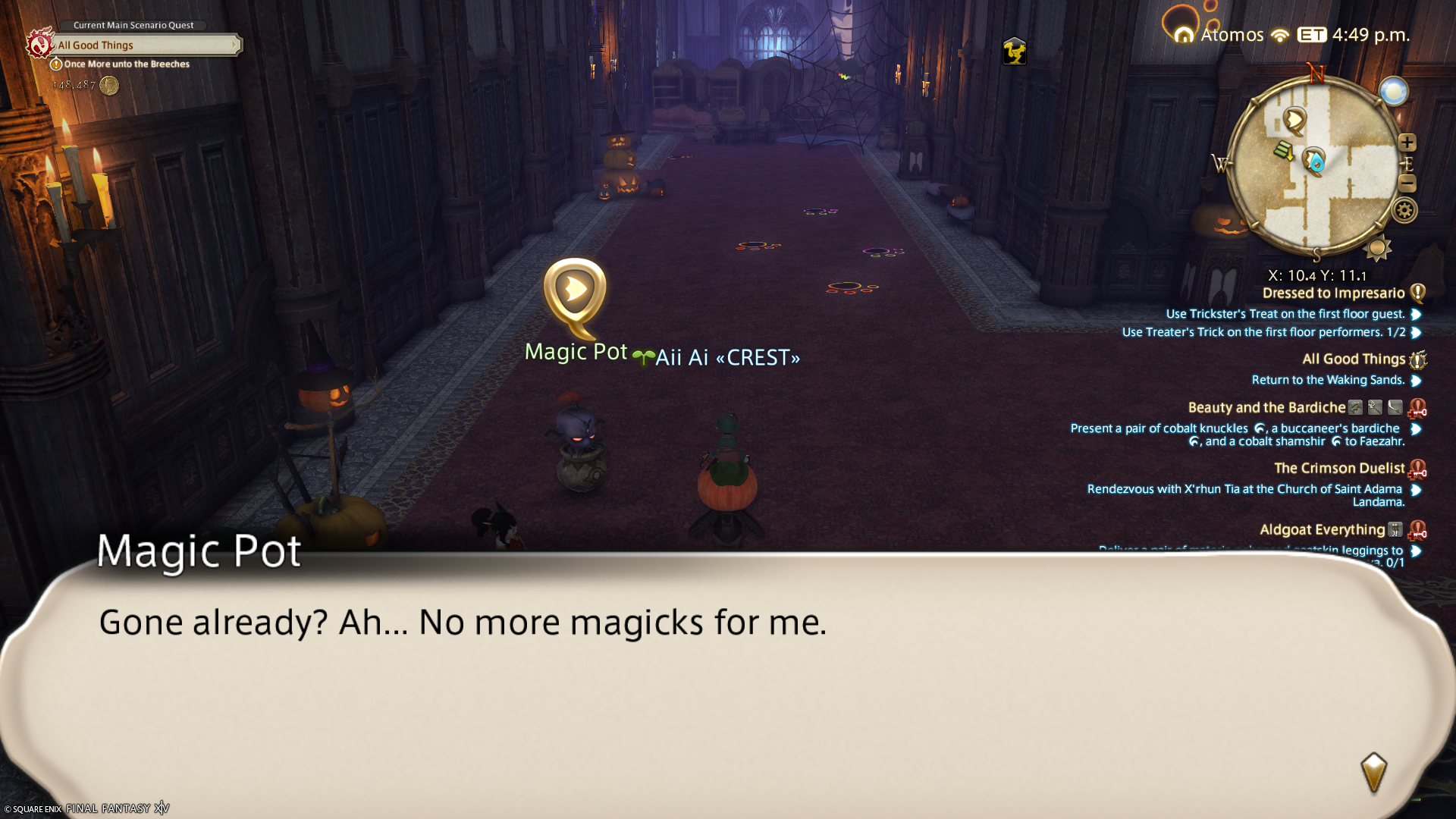
Task: Open Aldgoat Everything quest entry
Action: [x=1322, y=530]
